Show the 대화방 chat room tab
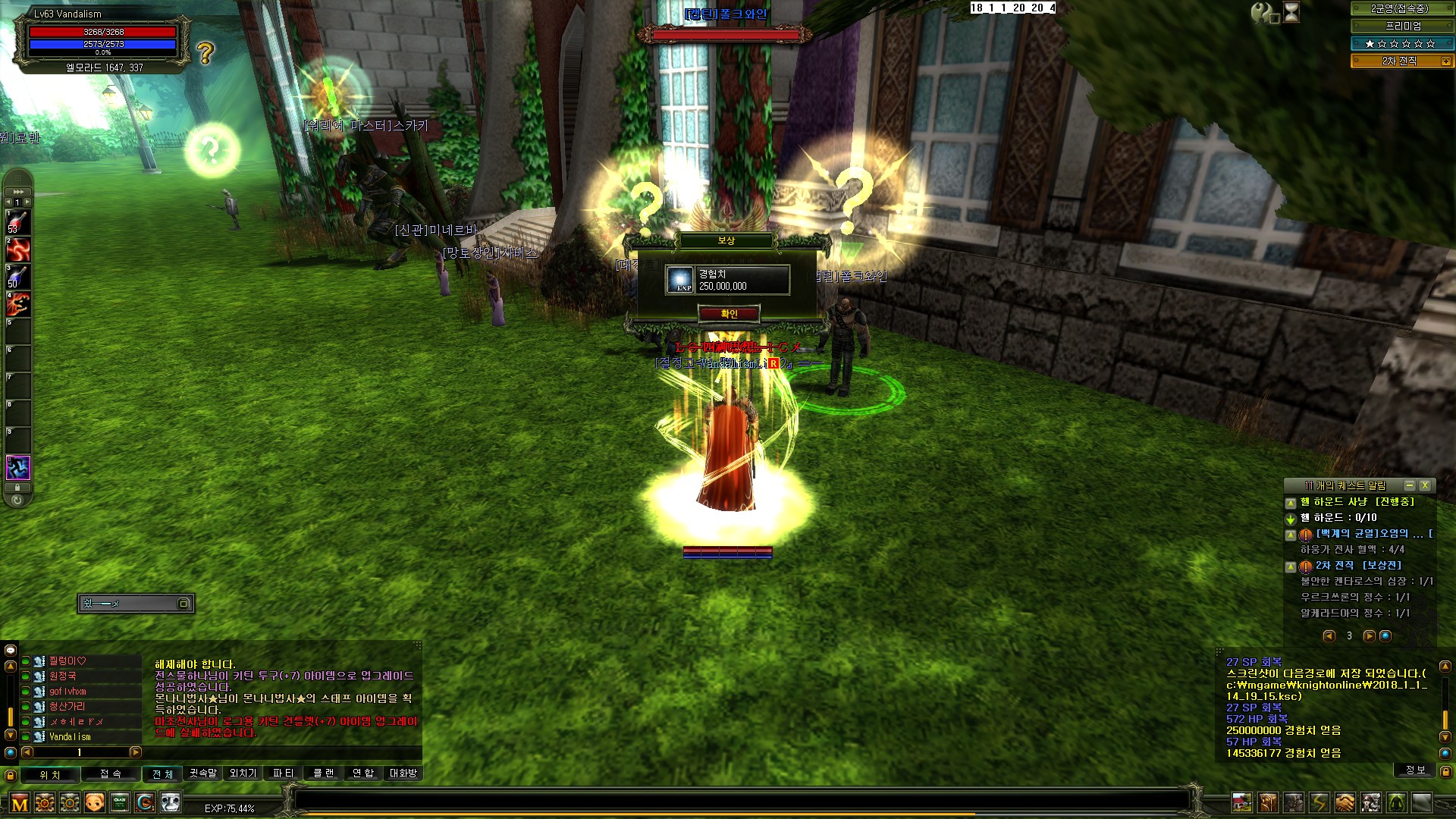This screenshot has height=819, width=1456. (x=403, y=773)
